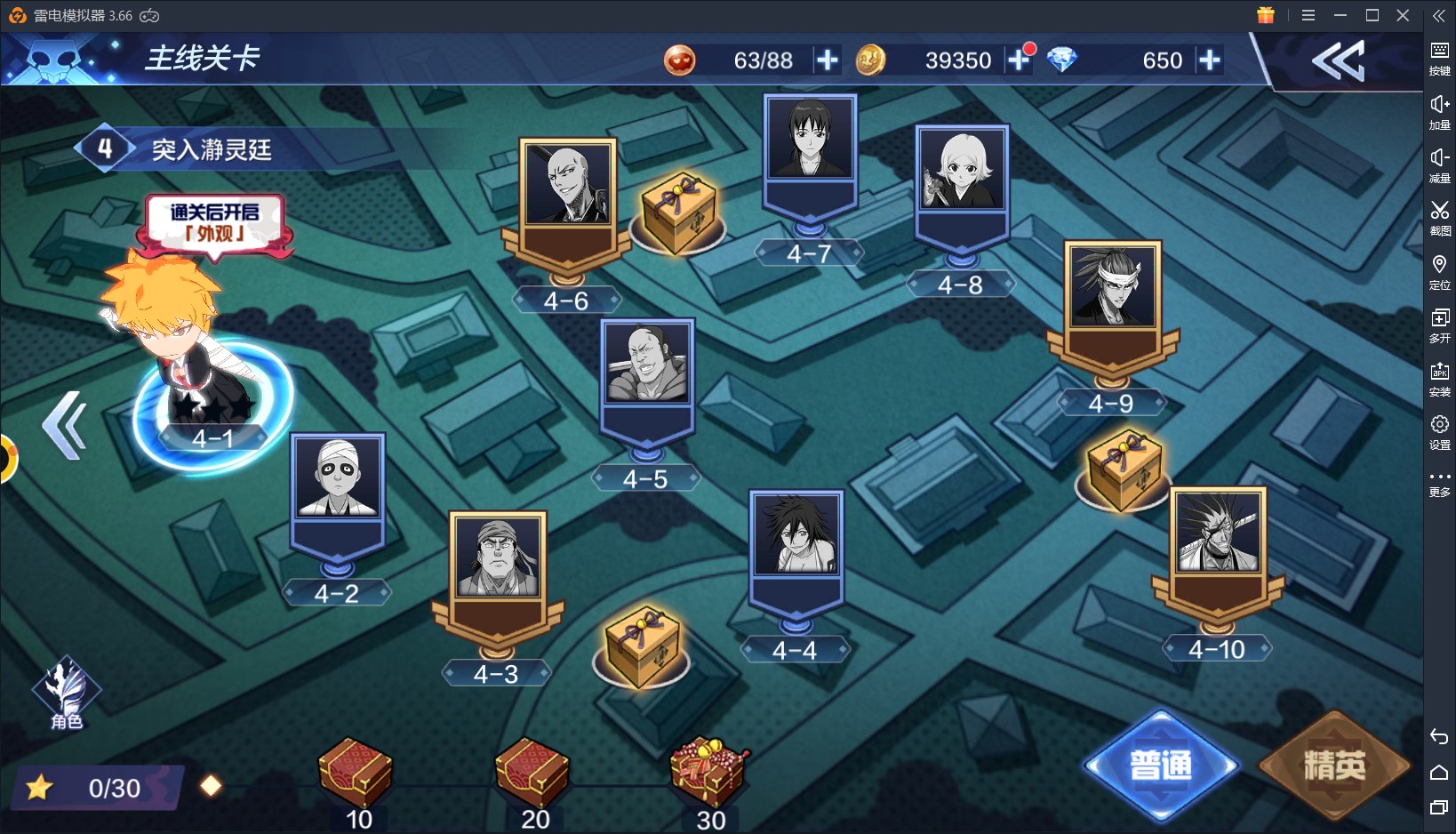Add stamina with the plus button
Screen dimensions: 1456x834
828,60
